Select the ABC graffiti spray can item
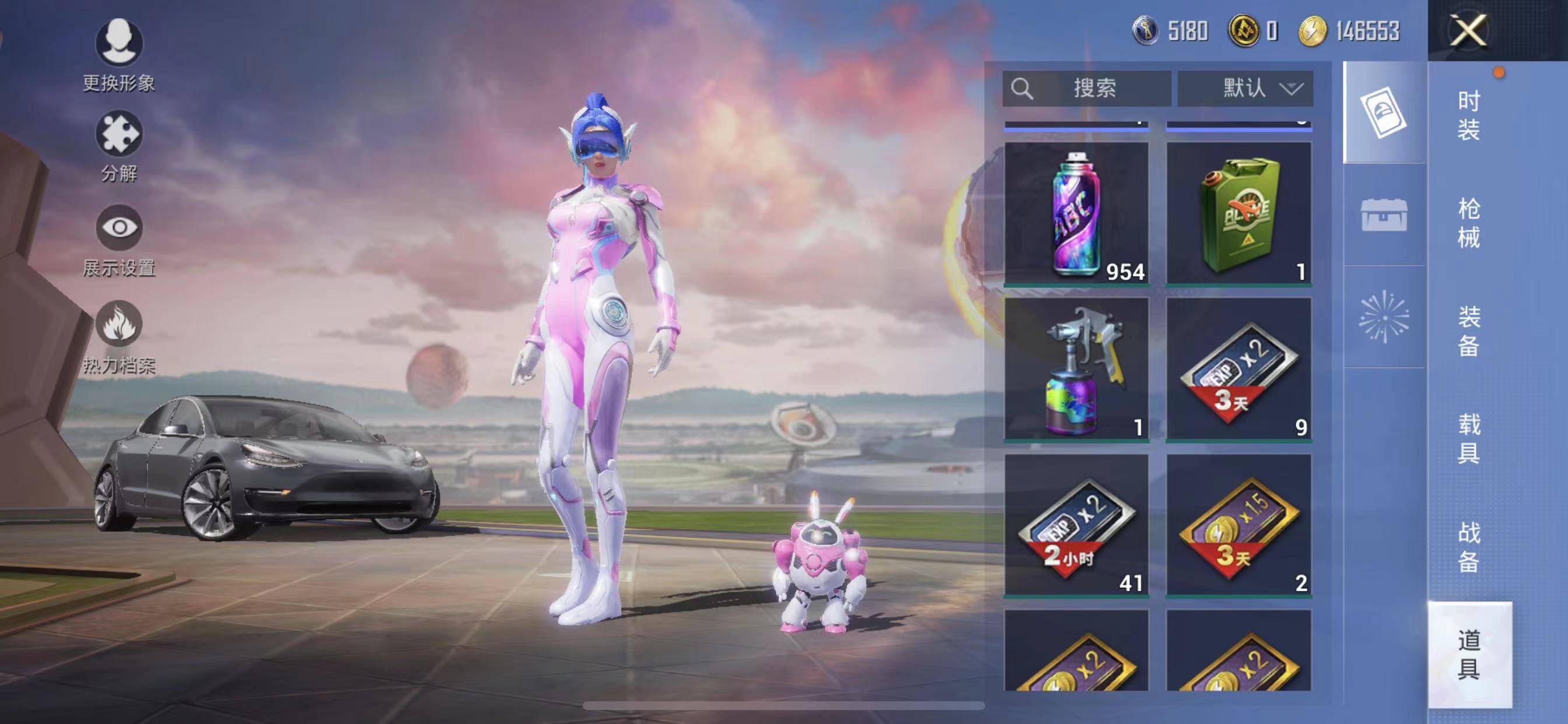The width and height of the screenshot is (1568, 724). [1076, 213]
